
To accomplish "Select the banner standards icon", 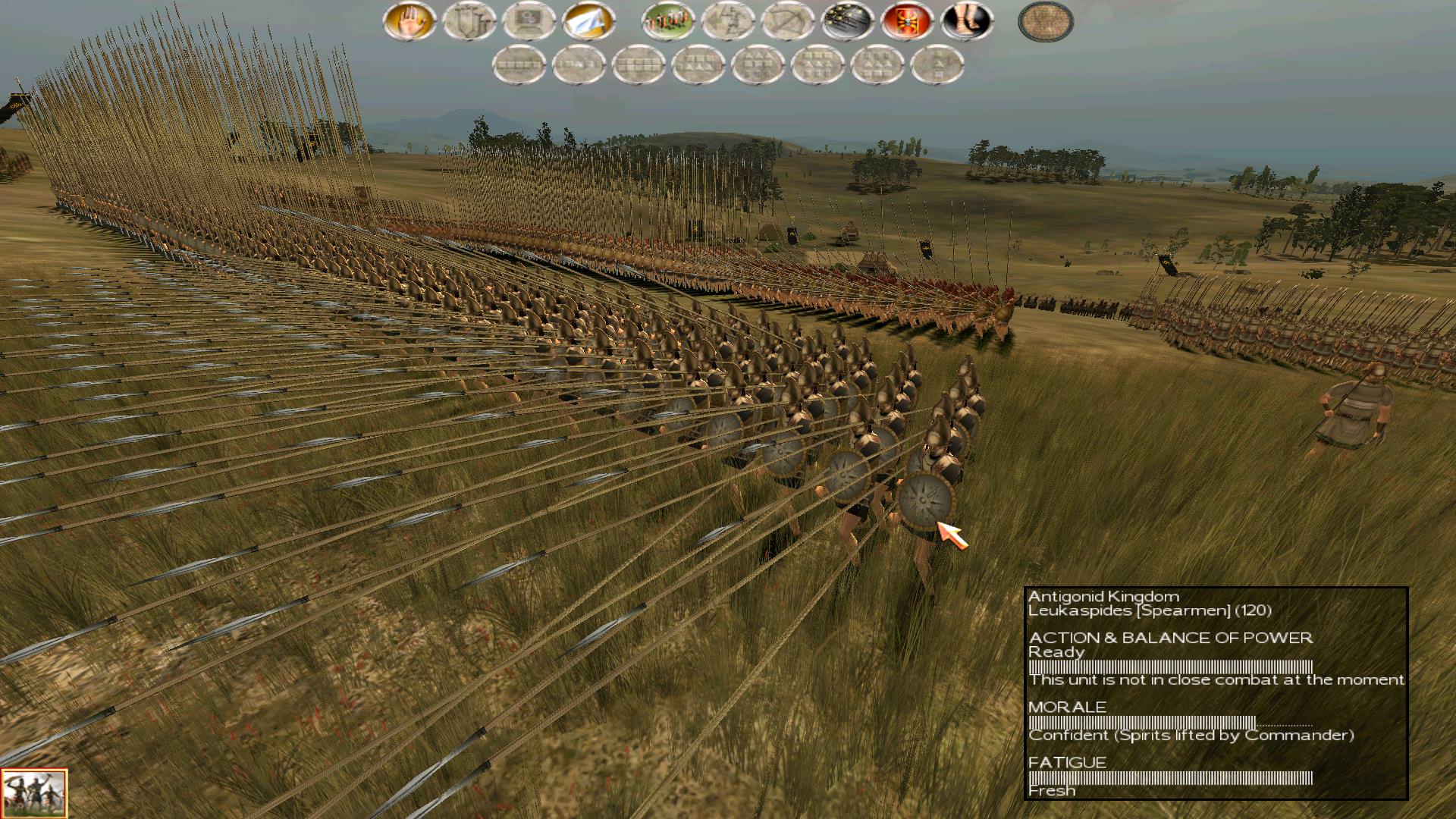I will point(469,21).
